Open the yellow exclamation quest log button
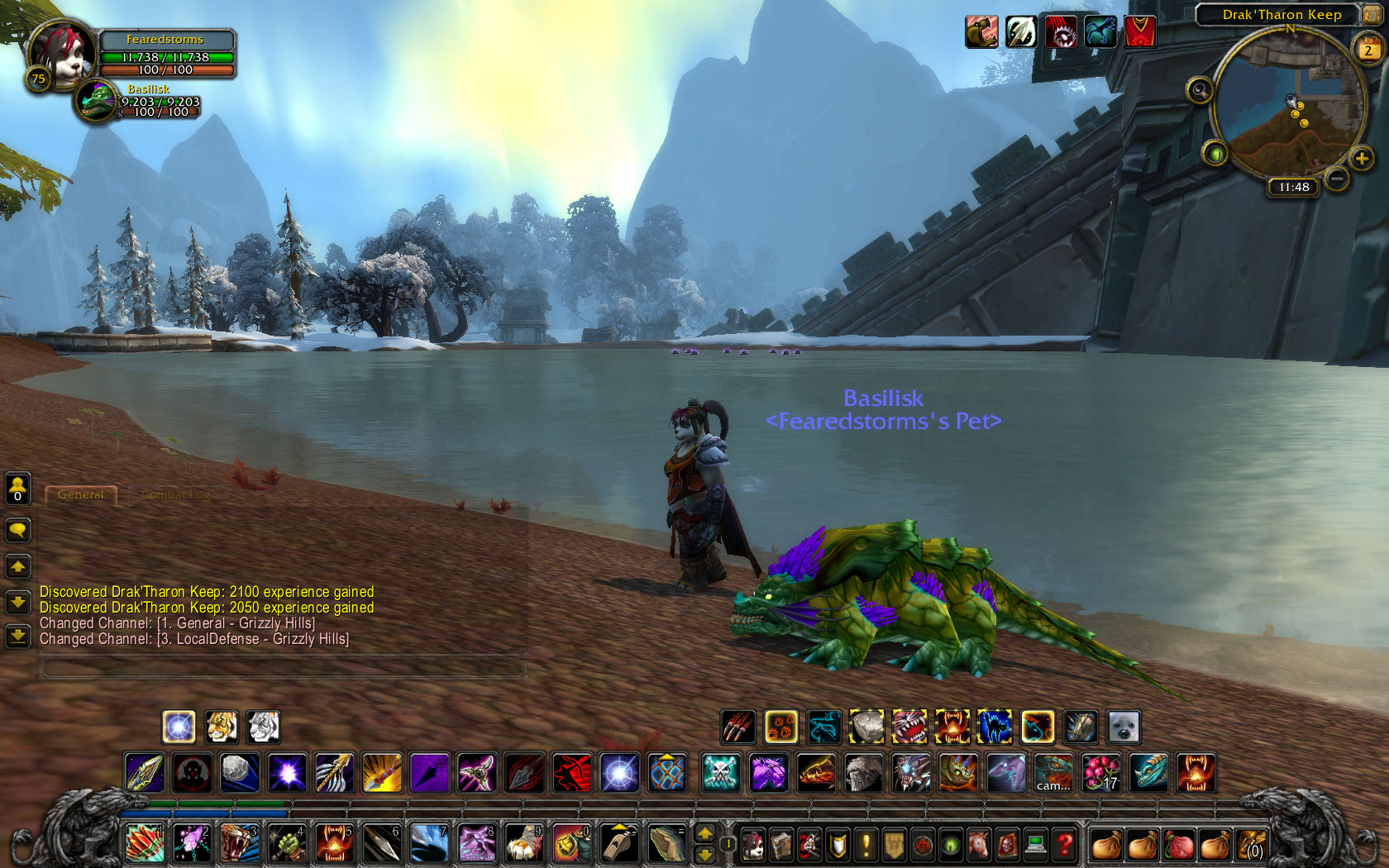The width and height of the screenshot is (1389, 868). [866, 845]
